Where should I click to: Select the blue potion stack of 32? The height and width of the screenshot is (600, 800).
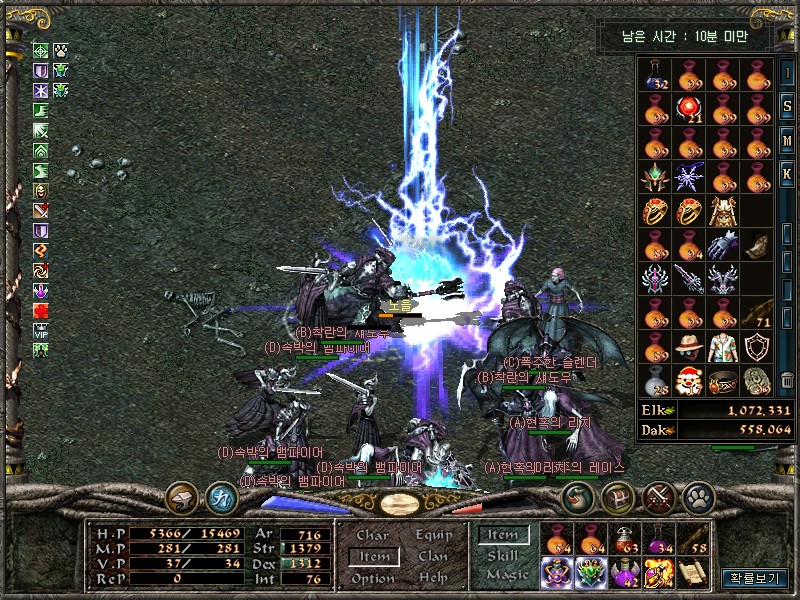point(655,74)
